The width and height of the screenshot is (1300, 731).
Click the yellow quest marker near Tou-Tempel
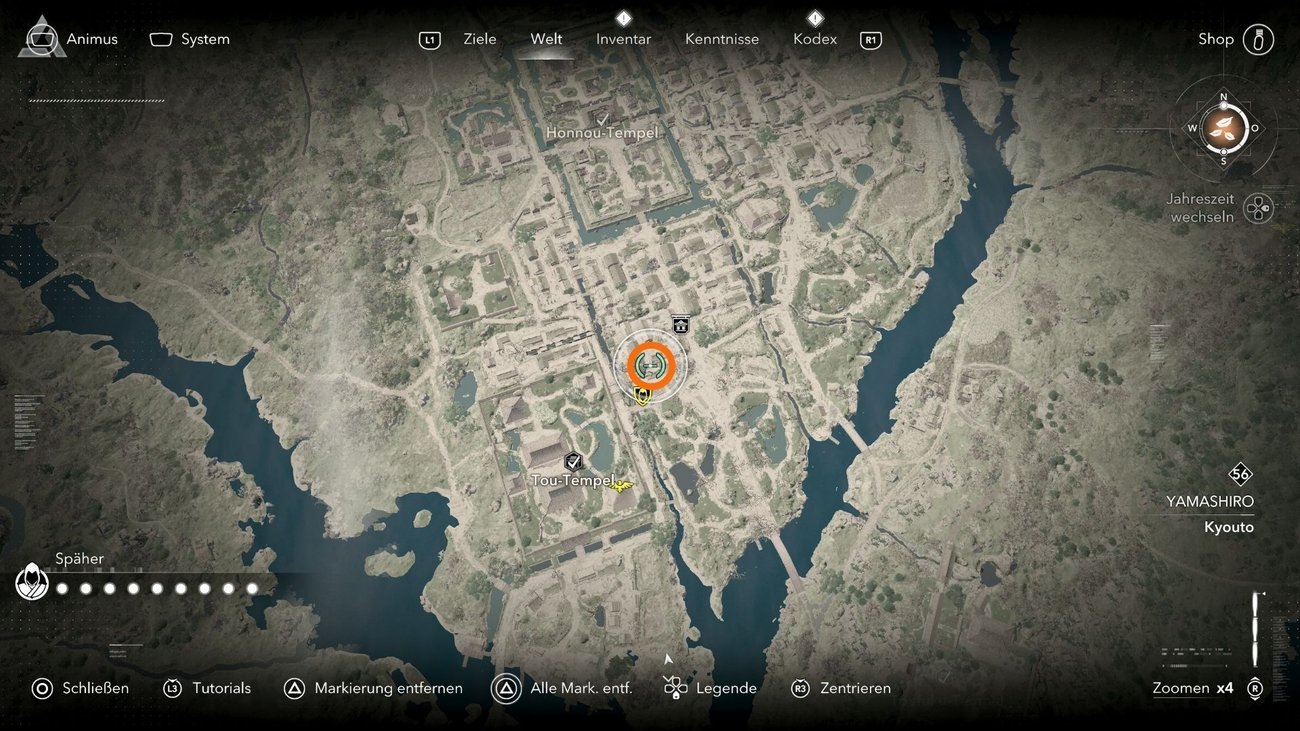(622, 485)
